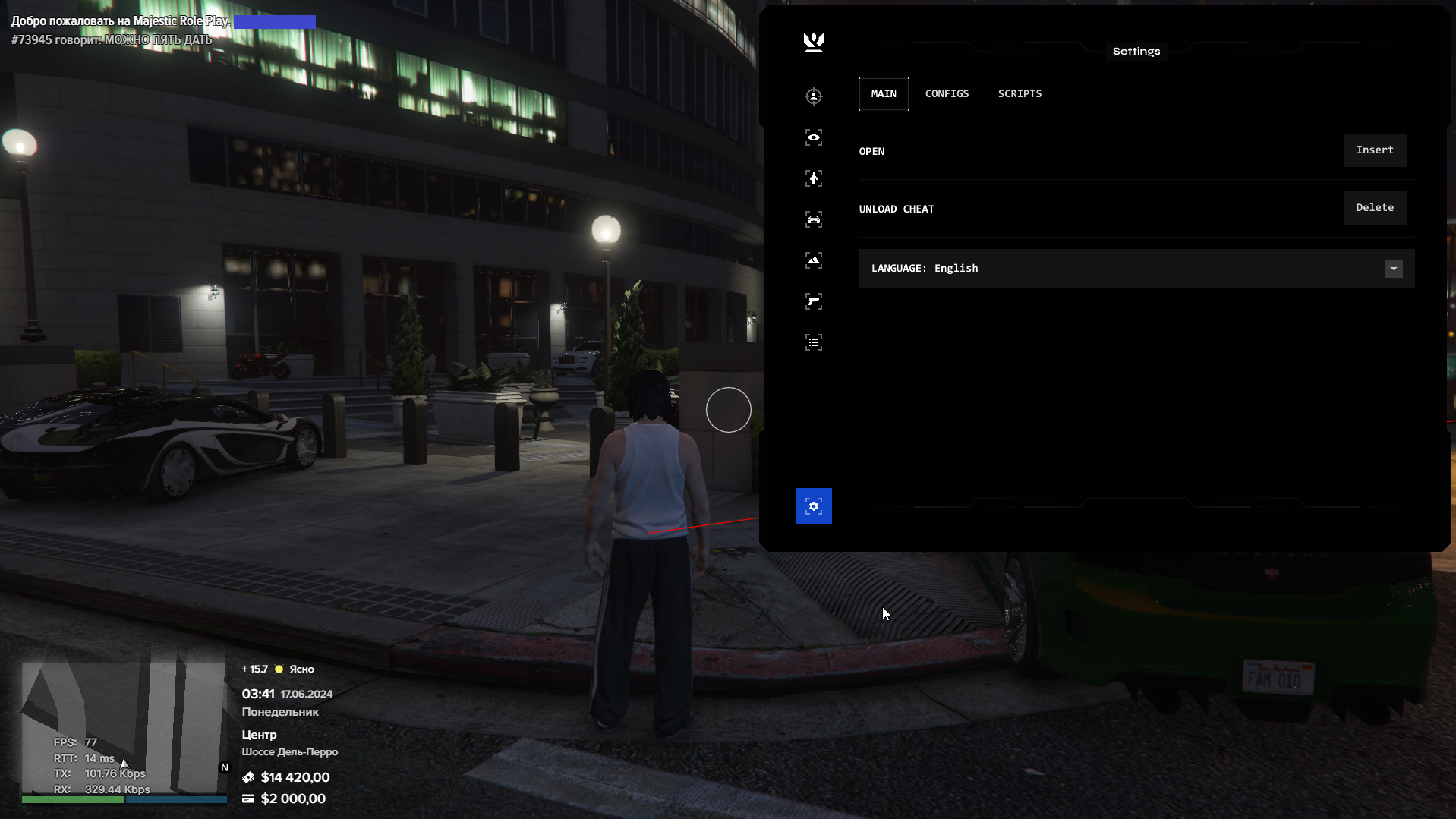
Task: Open the pistol icon sidebar section
Action: coord(814,301)
